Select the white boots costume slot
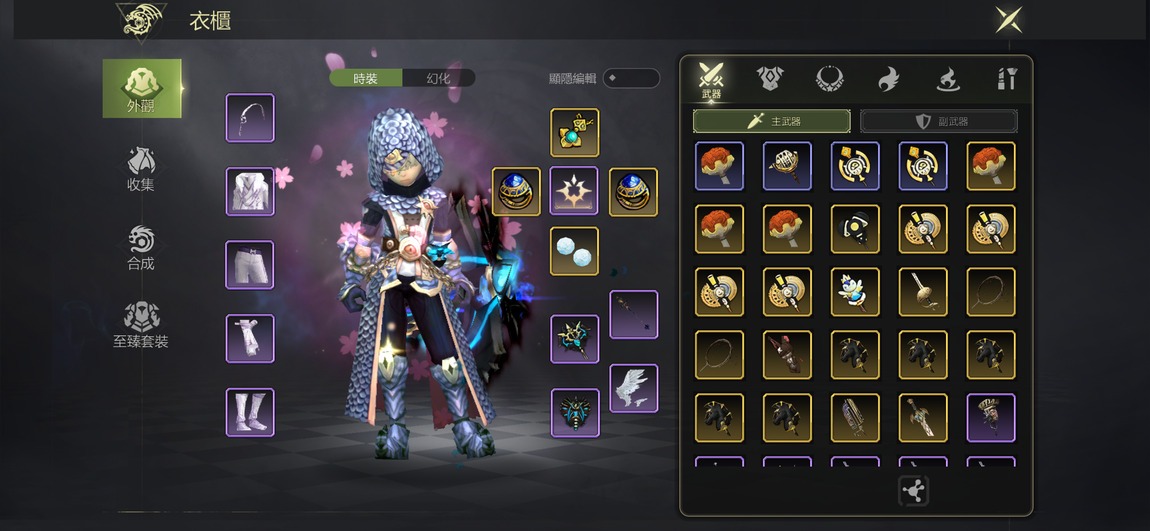 click(x=250, y=412)
